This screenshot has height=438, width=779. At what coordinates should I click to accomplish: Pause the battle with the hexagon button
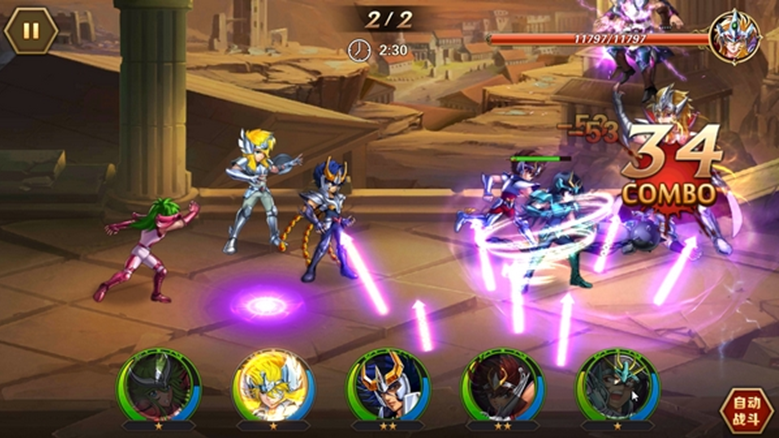tap(31, 30)
